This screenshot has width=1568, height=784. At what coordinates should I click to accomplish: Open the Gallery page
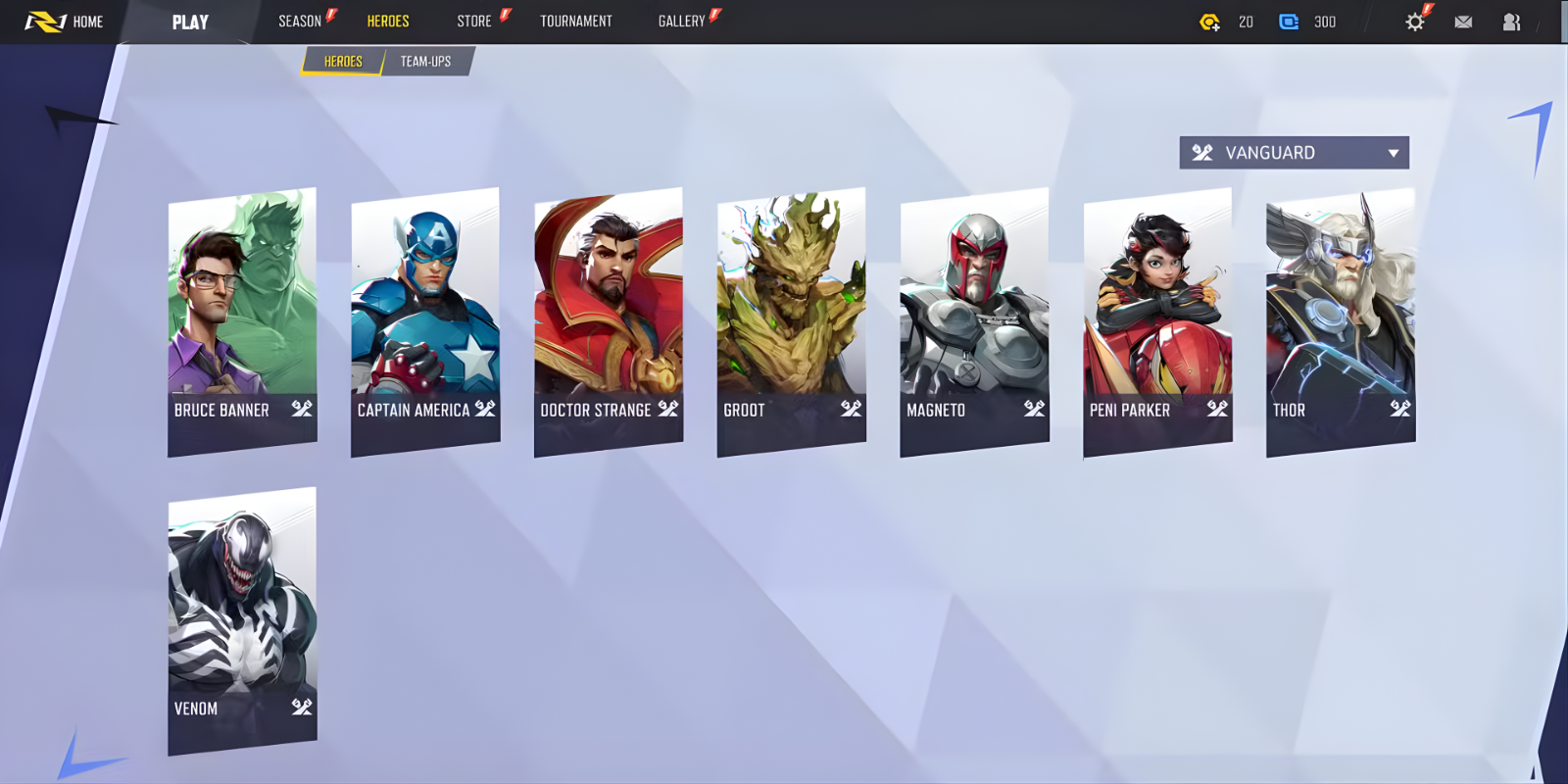(x=684, y=21)
